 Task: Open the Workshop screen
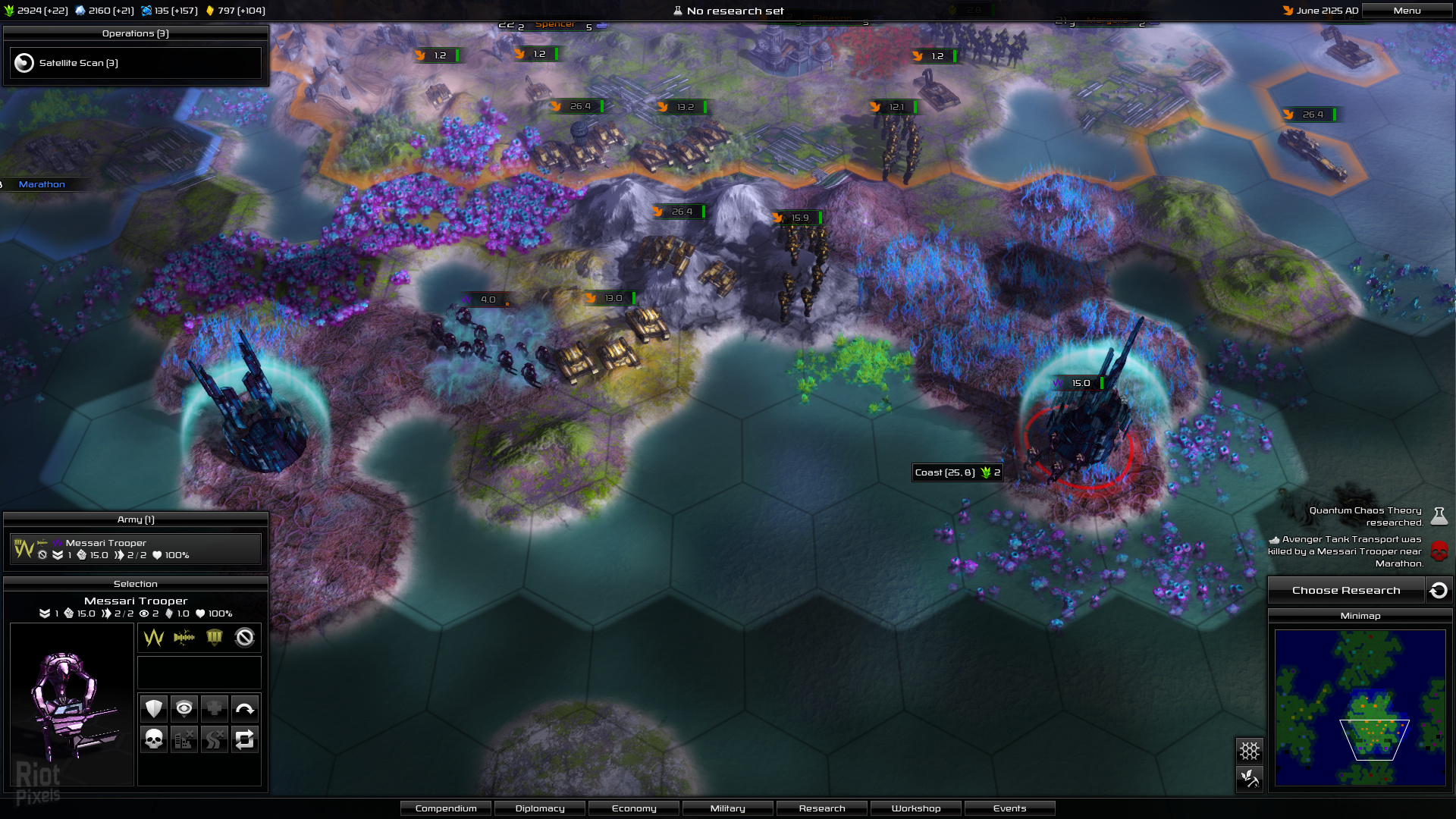[916, 808]
